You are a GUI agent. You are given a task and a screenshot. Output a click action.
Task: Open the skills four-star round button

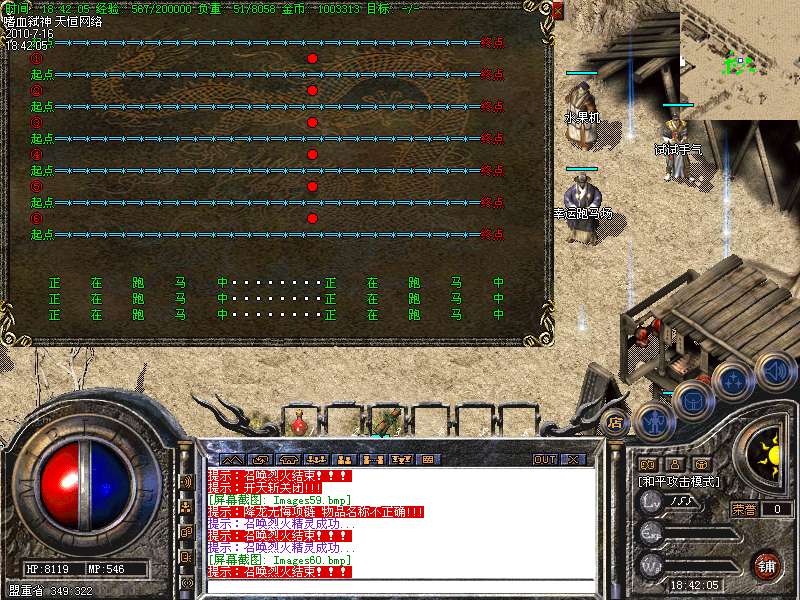(x=733, y=380)
